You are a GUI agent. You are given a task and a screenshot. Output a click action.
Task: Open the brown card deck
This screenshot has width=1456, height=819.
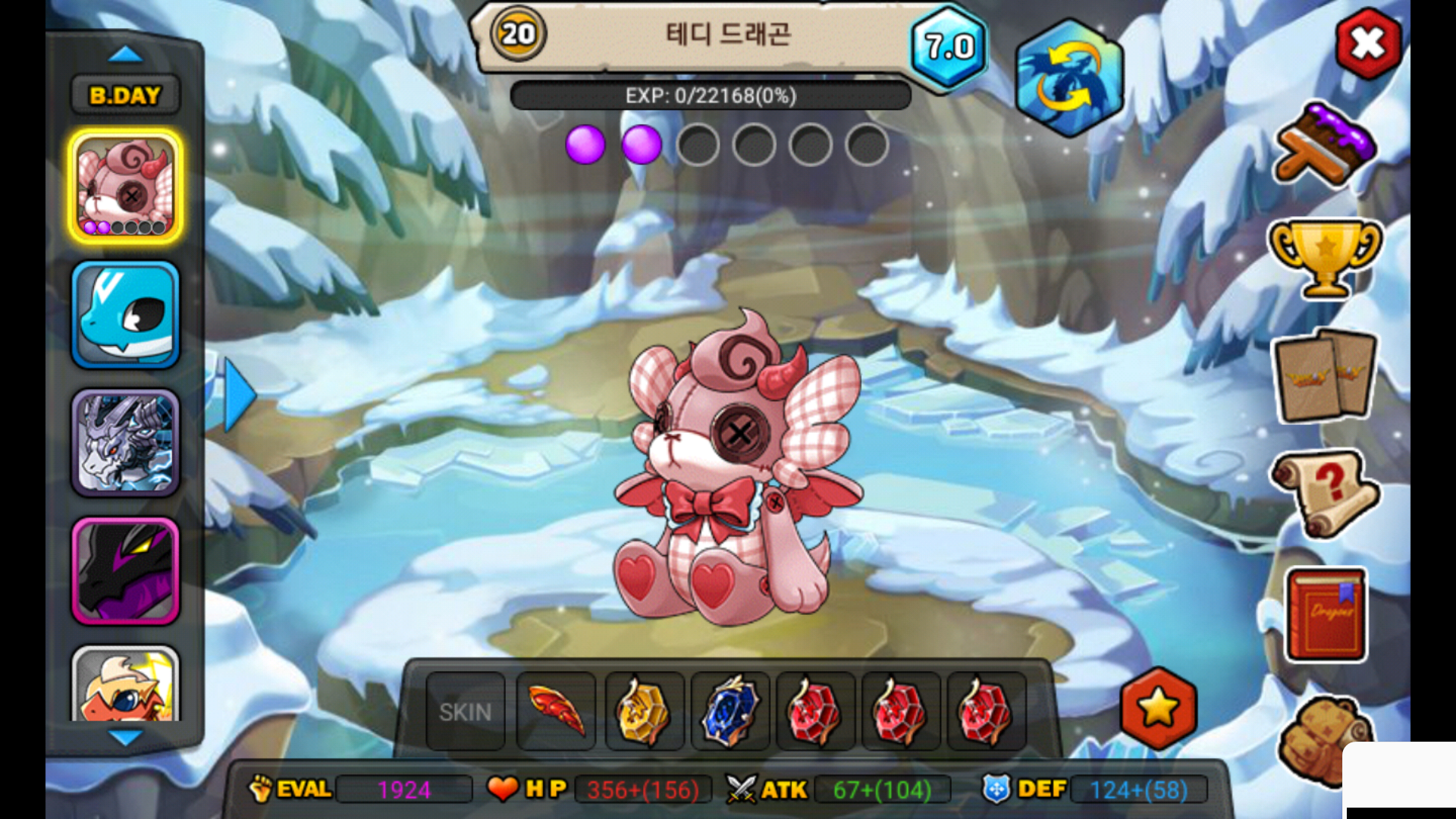point(1326,375)
